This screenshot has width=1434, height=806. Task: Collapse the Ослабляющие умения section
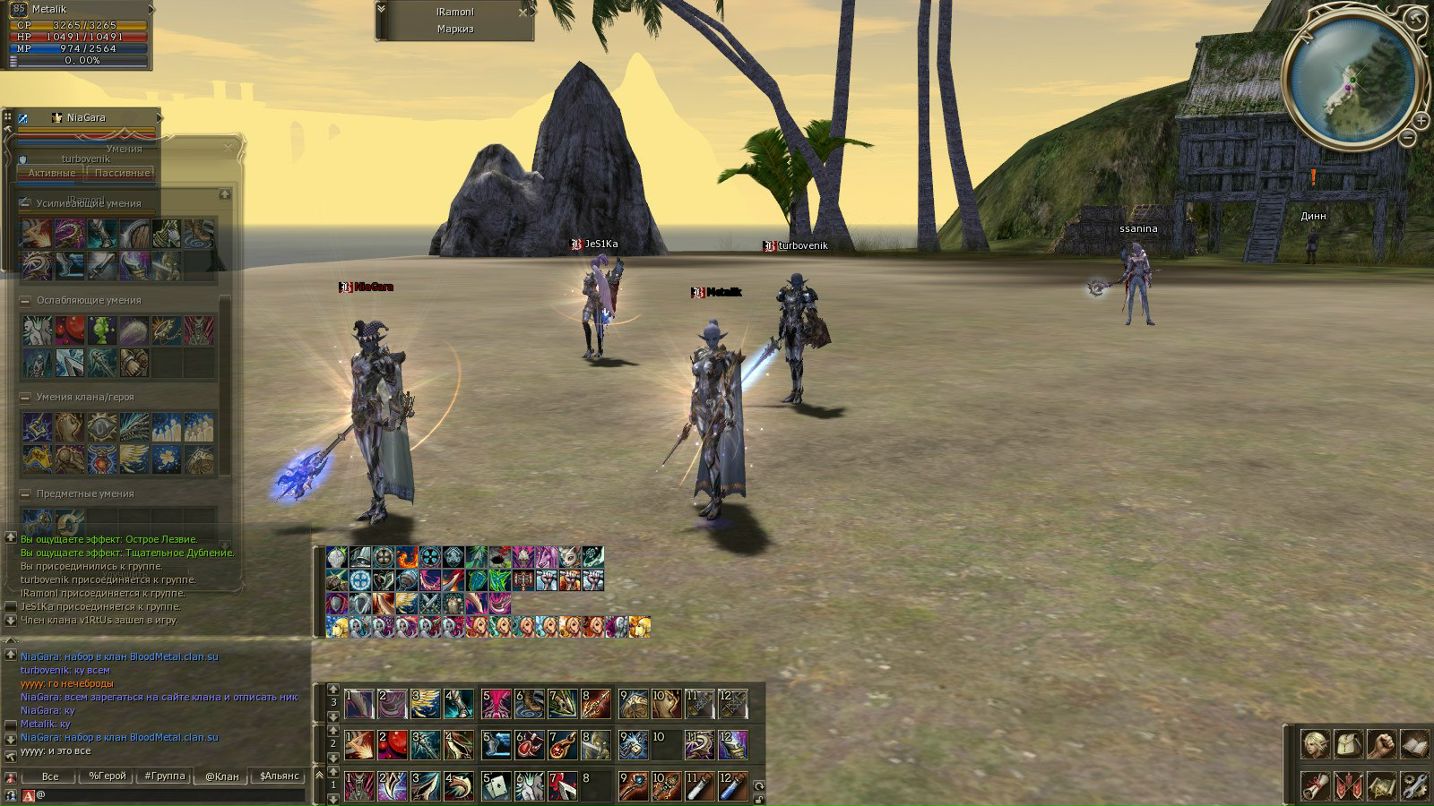click(x=26, y=300)
